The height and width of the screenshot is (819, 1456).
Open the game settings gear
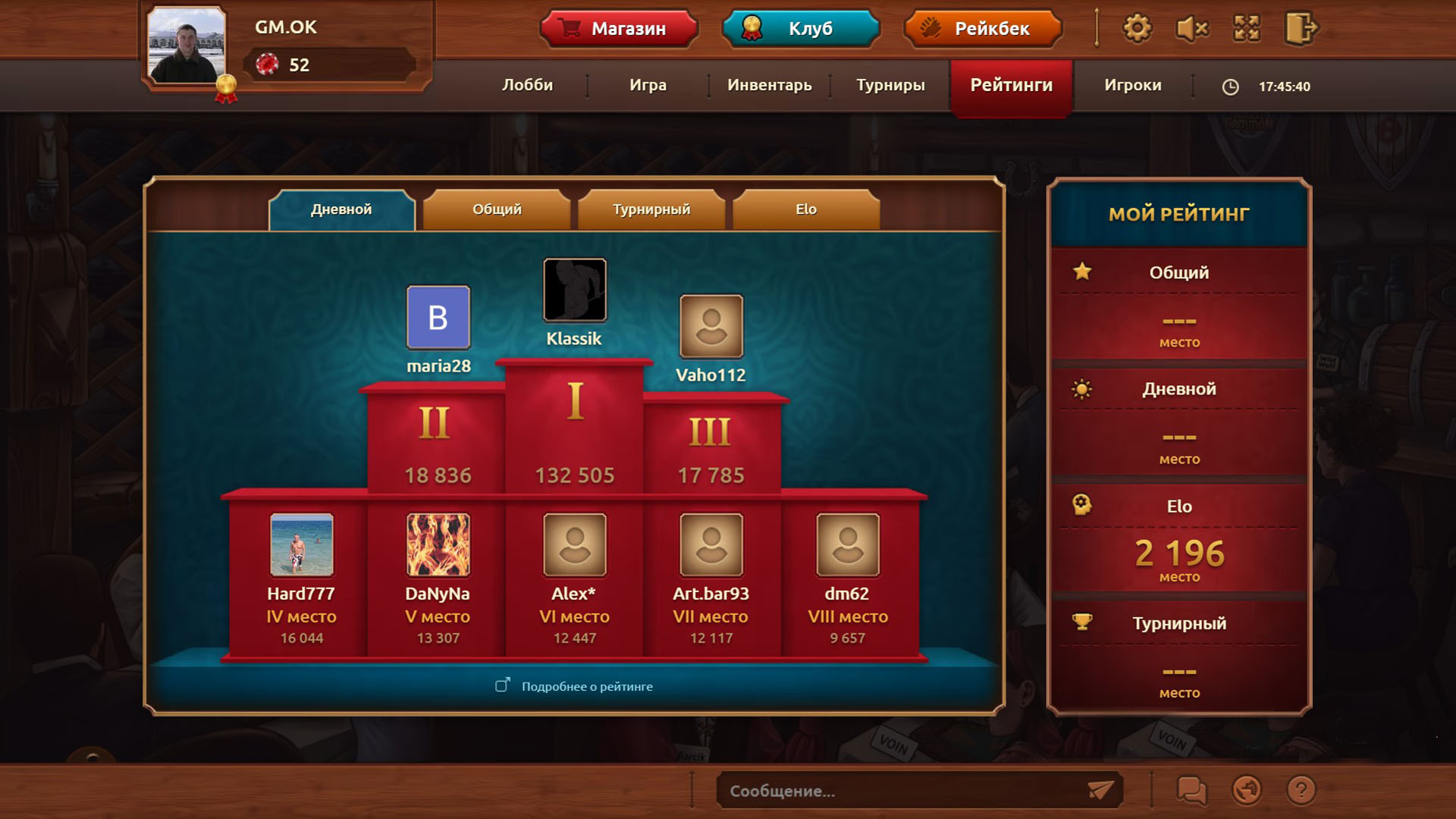(x=1135, y=28)
